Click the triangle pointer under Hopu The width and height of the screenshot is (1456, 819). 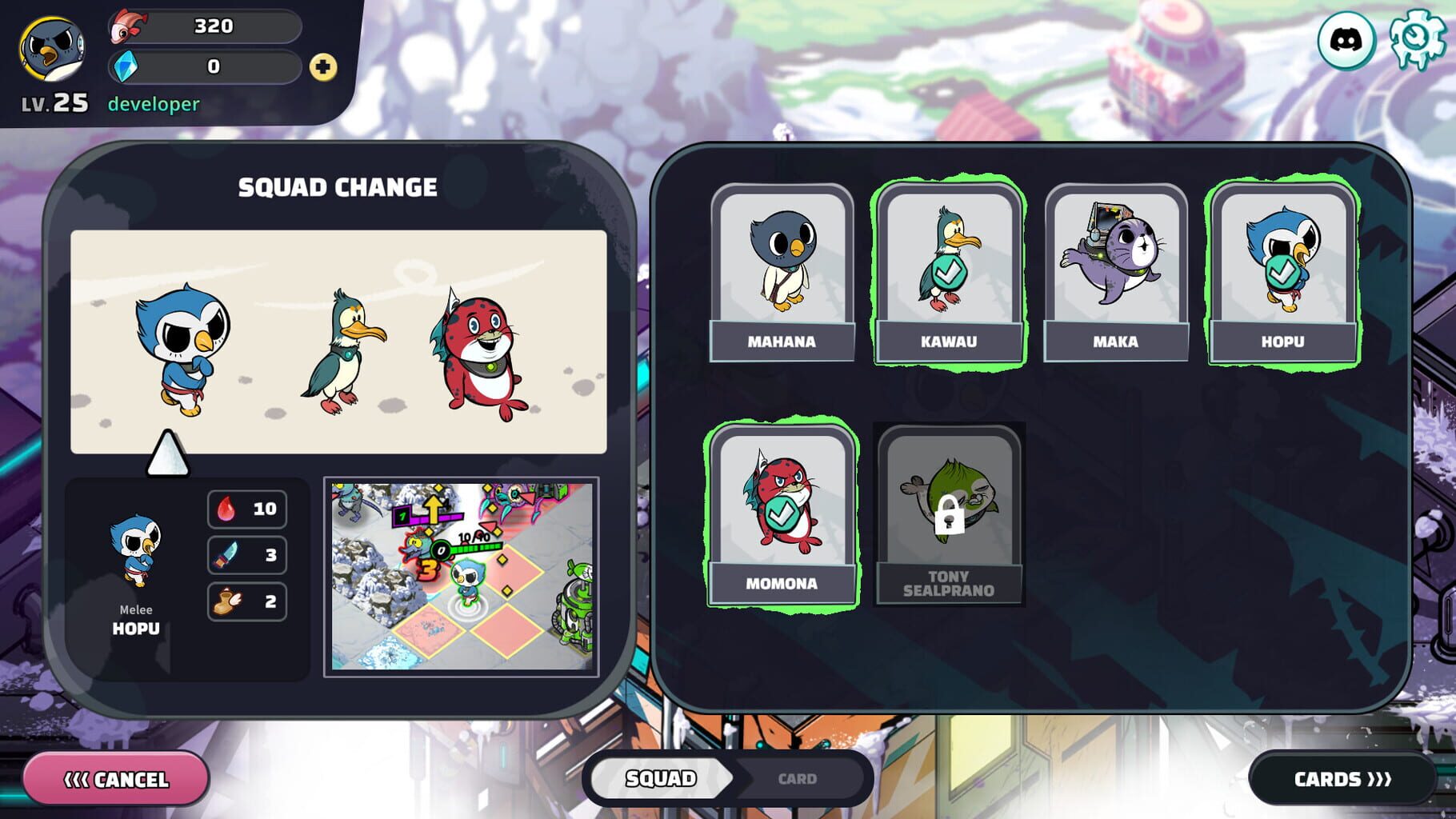click(x=166, y=454)
